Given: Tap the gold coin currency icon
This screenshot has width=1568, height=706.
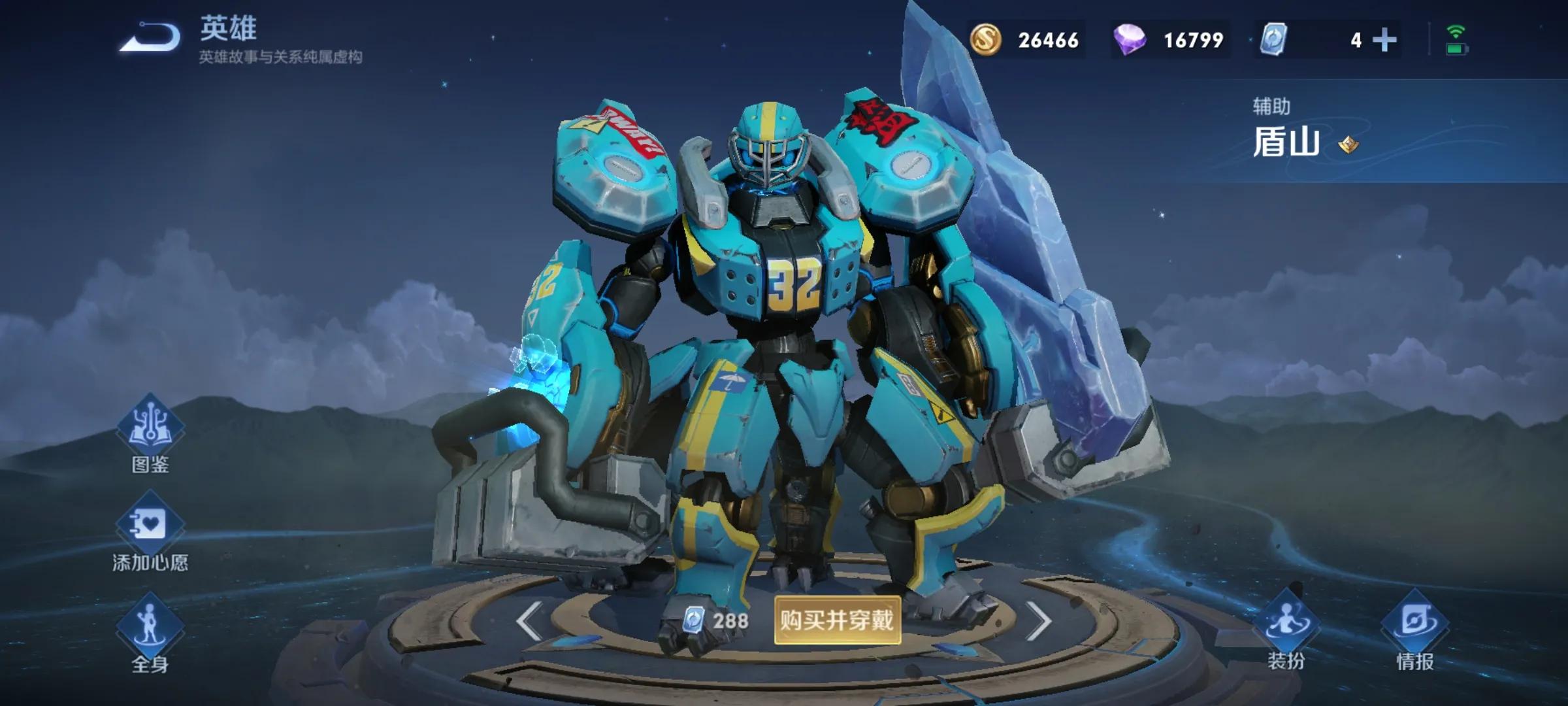Looking at the screenshot, I should [x=985, y=40].
